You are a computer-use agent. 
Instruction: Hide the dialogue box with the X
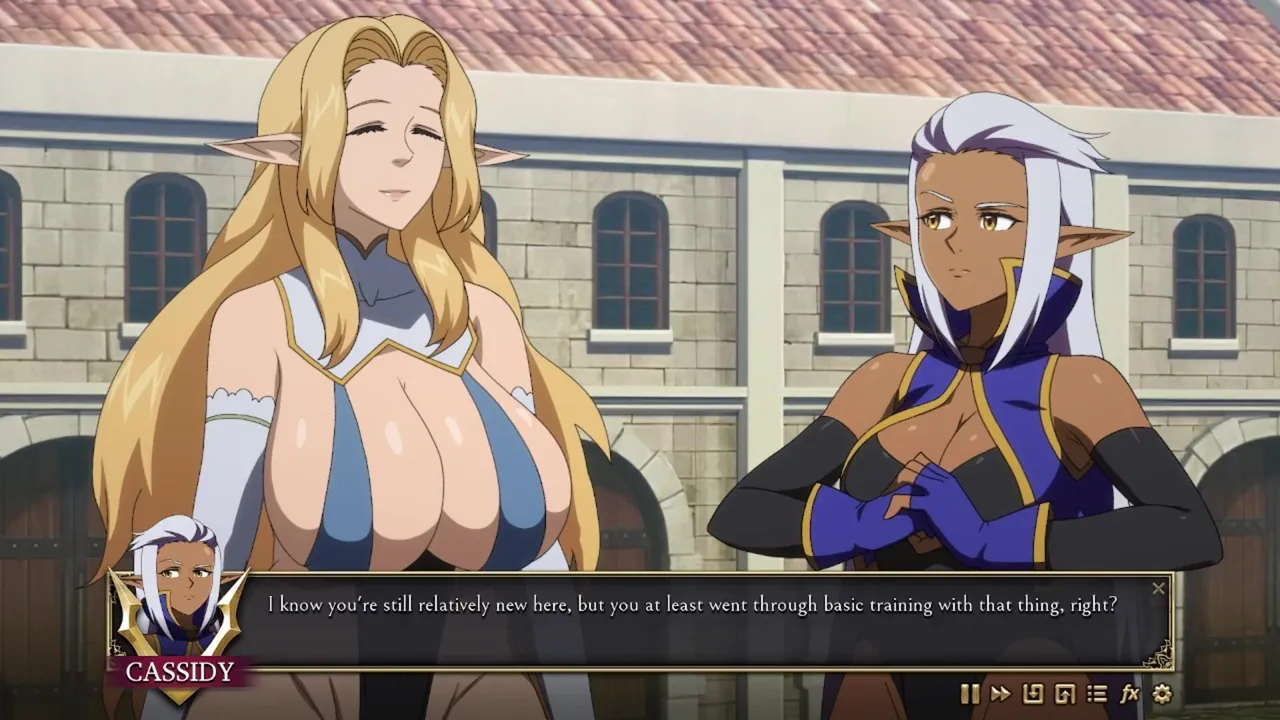click(1158, 589)
